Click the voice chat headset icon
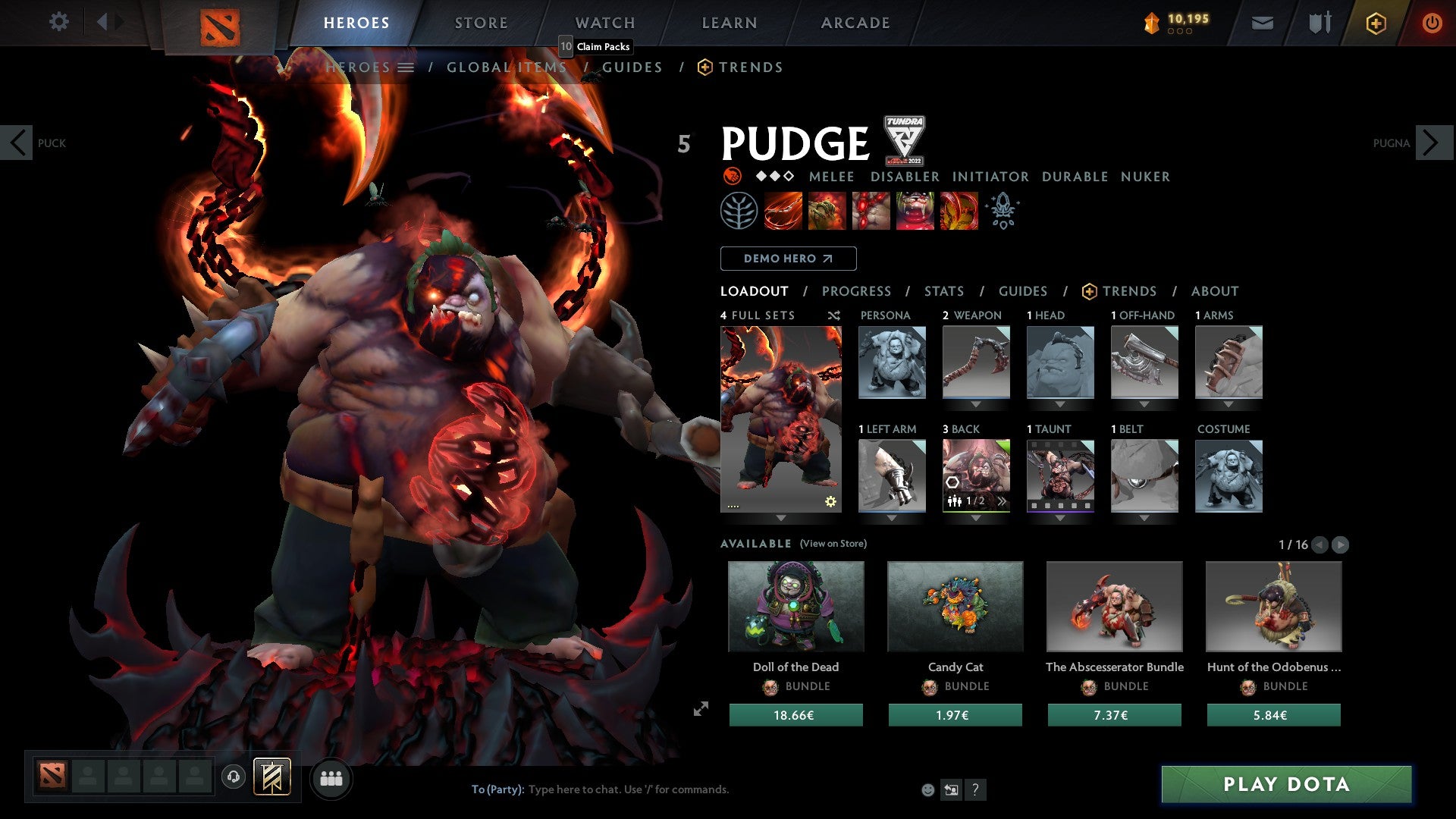Image resolution: width=1456 pixels, height=819 pixels. (233, 778)
